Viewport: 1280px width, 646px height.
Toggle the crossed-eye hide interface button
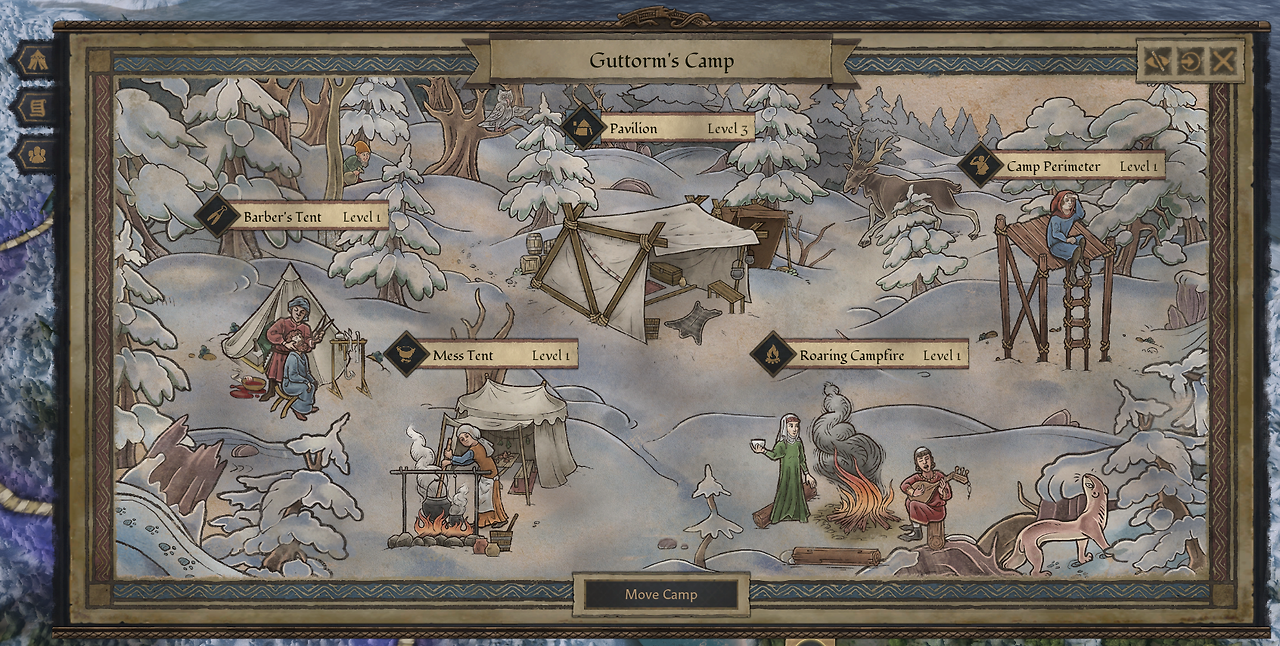[1156, 61]
